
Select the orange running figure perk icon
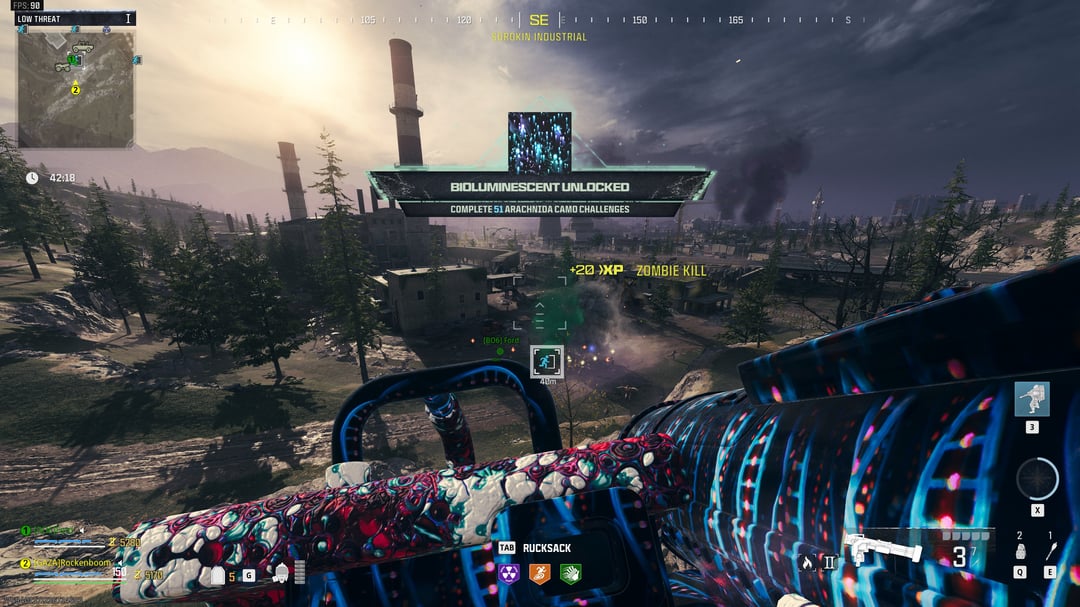click(x=540, y=574)
